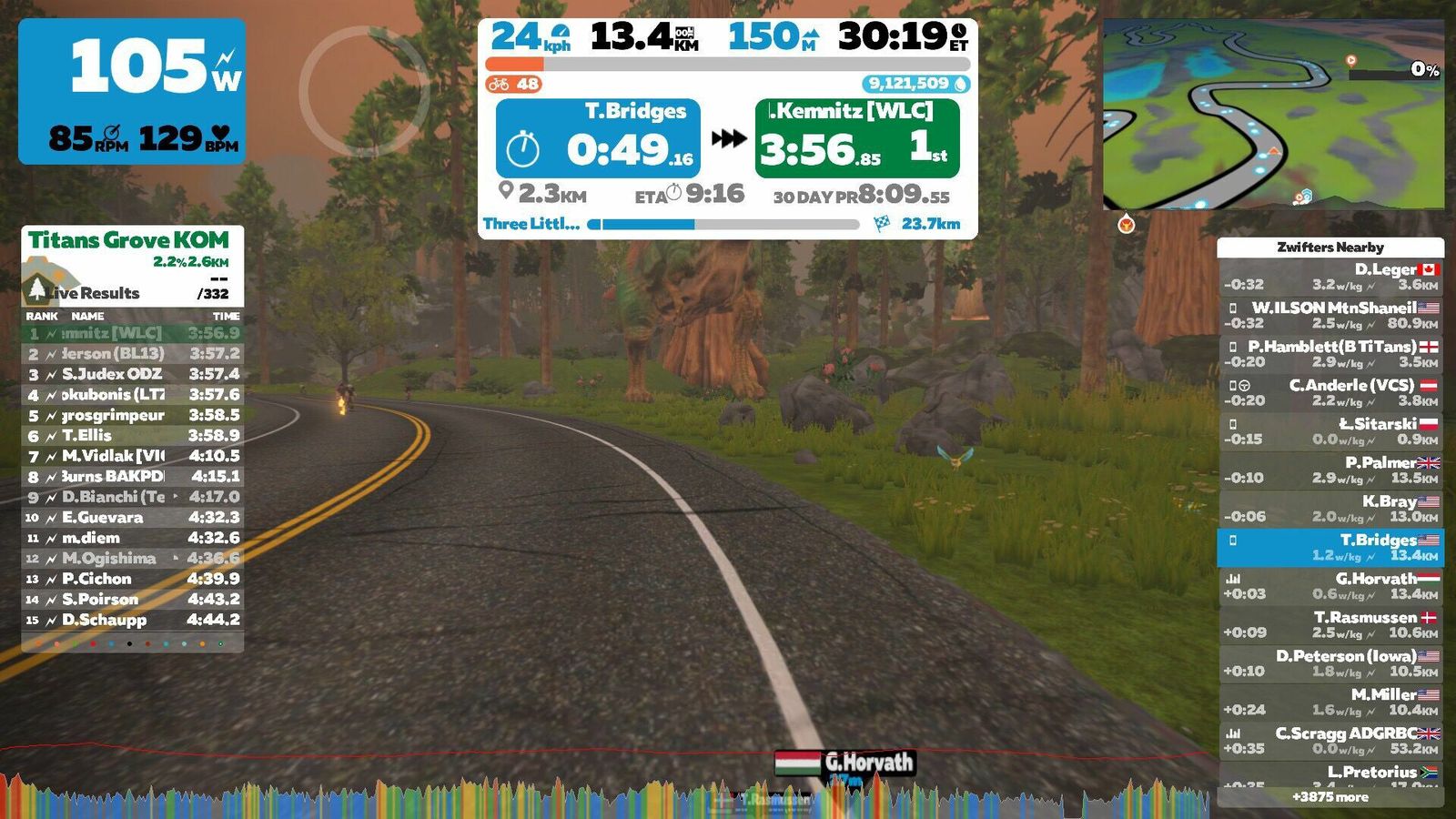This screenshot has width=1456, height=819.
Task: Click the highlighted T.Bridges rider row
Action: pyautogui.click(x=1330, y=547)
